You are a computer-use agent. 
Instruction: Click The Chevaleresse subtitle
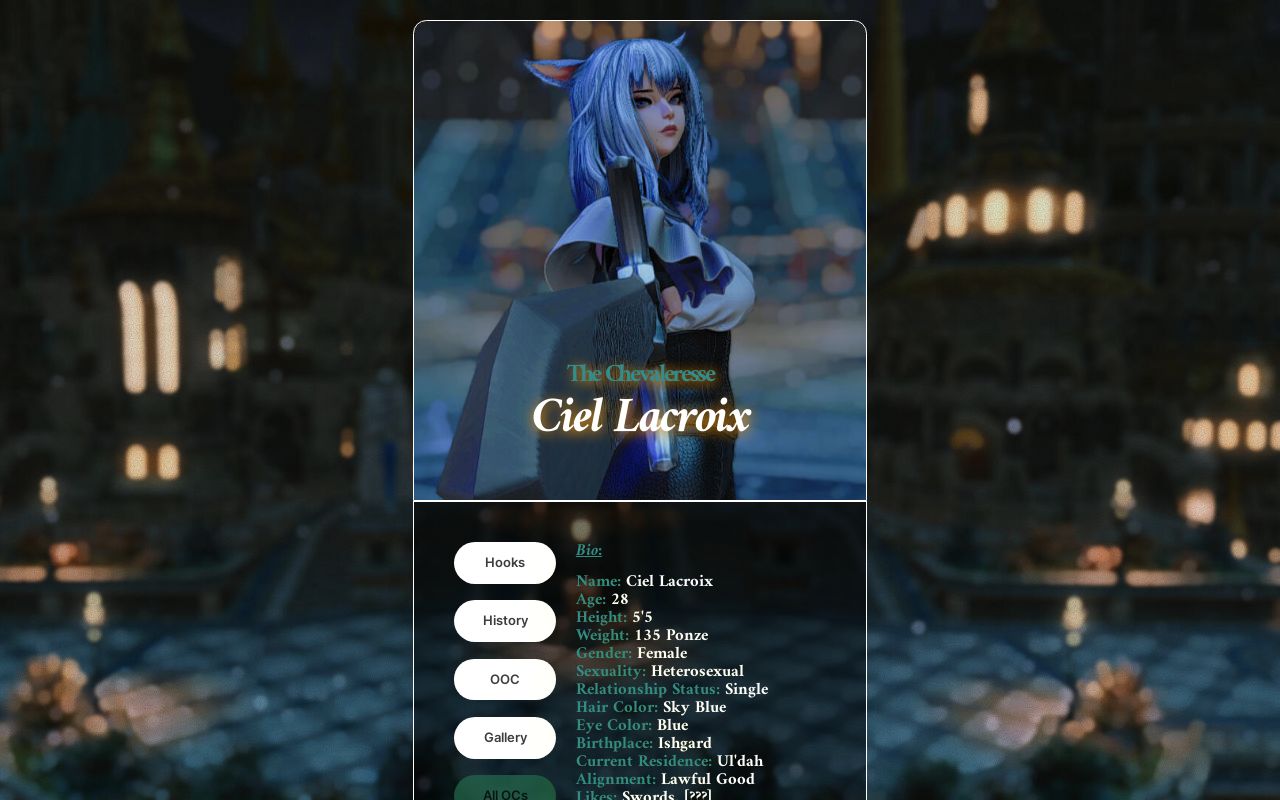coord(641,373)
